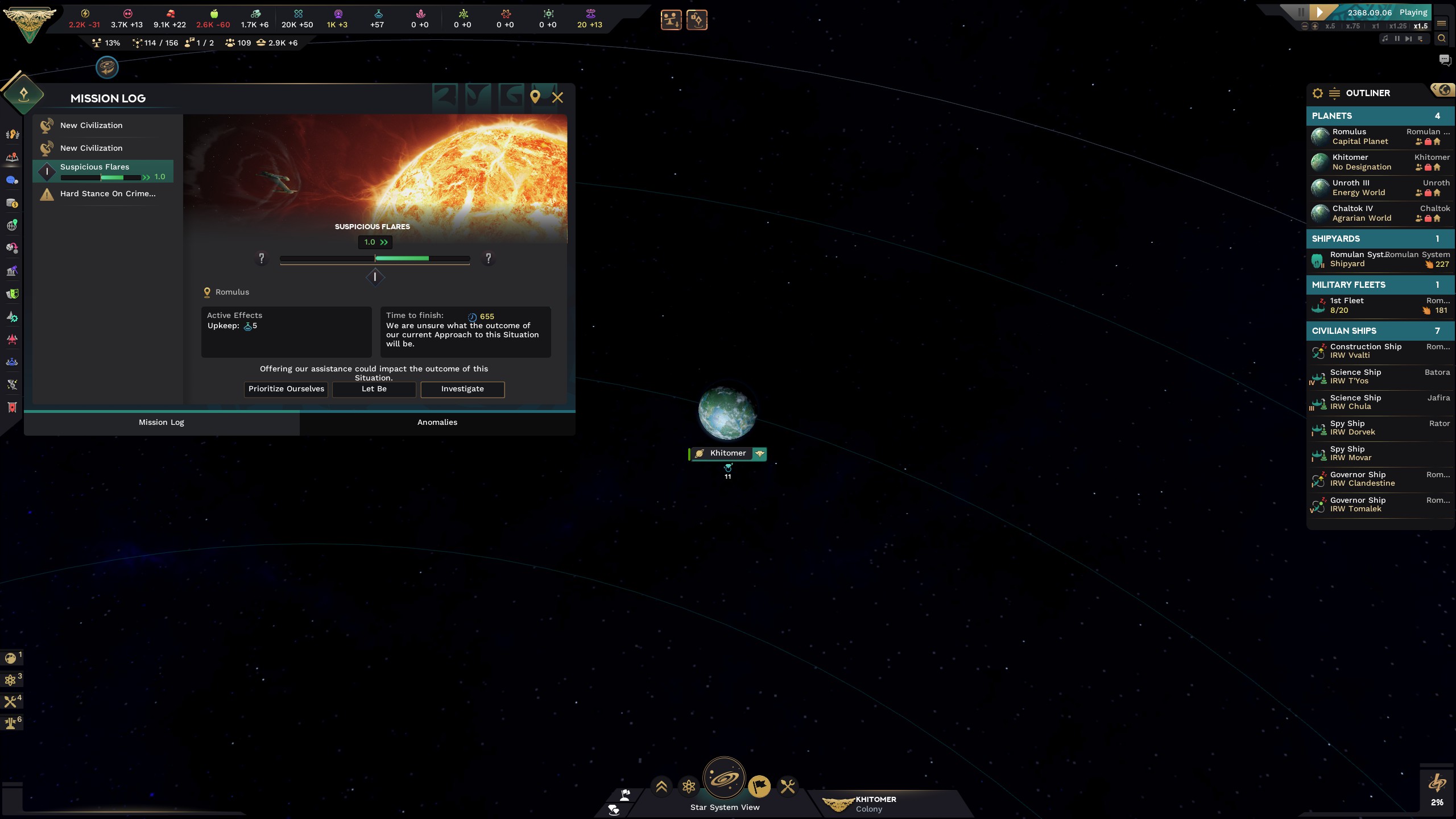Select the Khitomer planet label in system view
The height and width of the screenshot is (819, 1456).
click(x=727, y=453)
